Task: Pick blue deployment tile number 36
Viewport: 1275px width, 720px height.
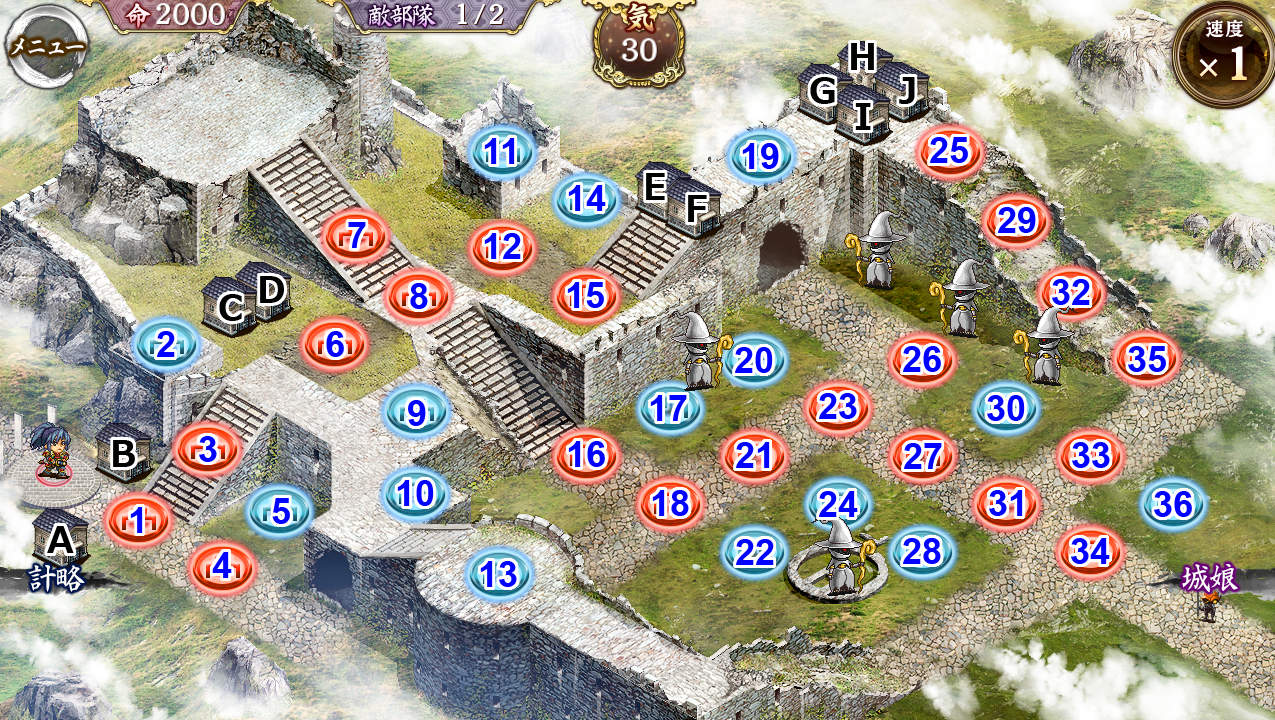Action: tap(1173, 504)
